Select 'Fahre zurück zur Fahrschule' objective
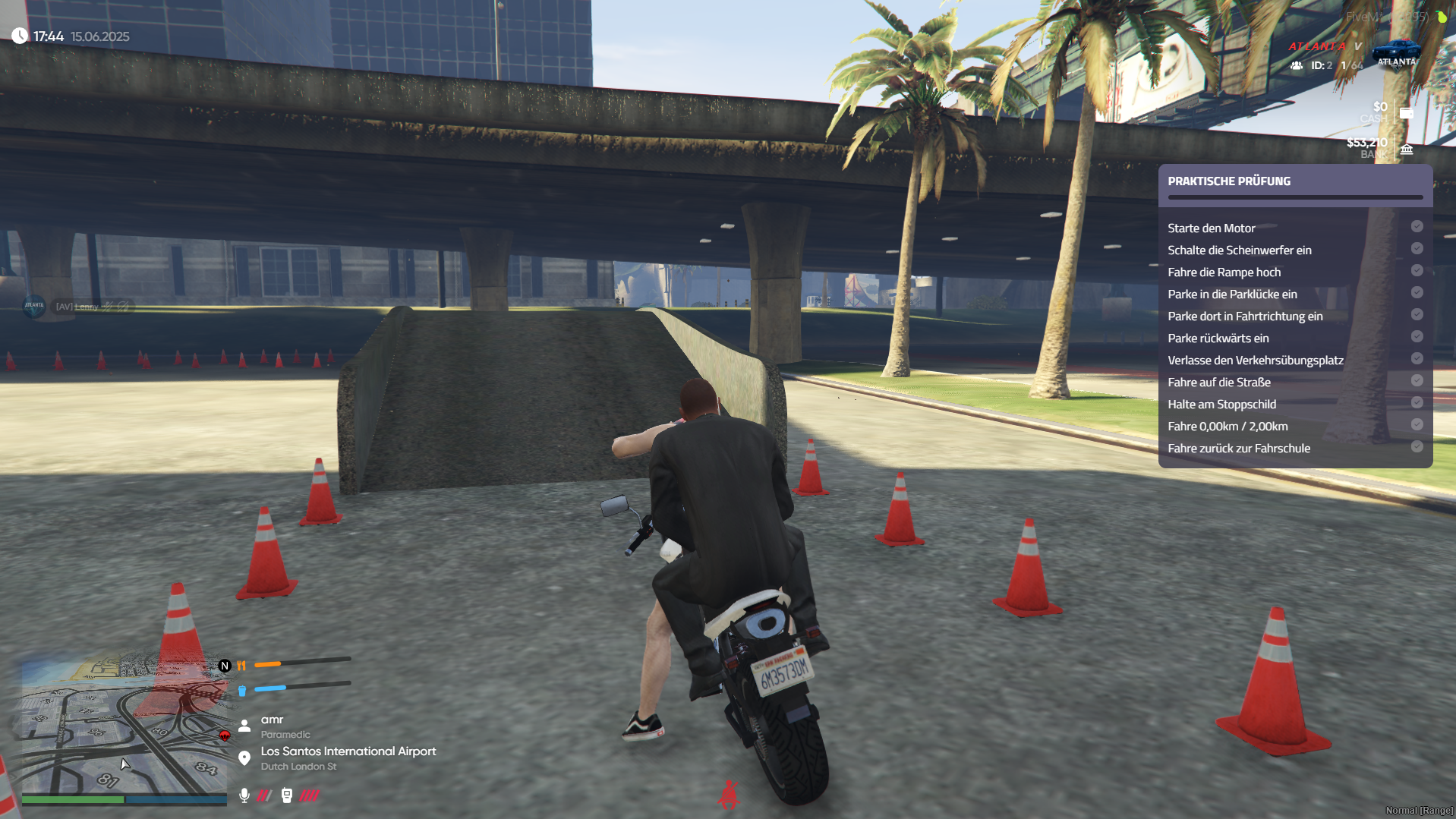The width and height of the screenshot is (1456, 819). tap(1238, 448)
